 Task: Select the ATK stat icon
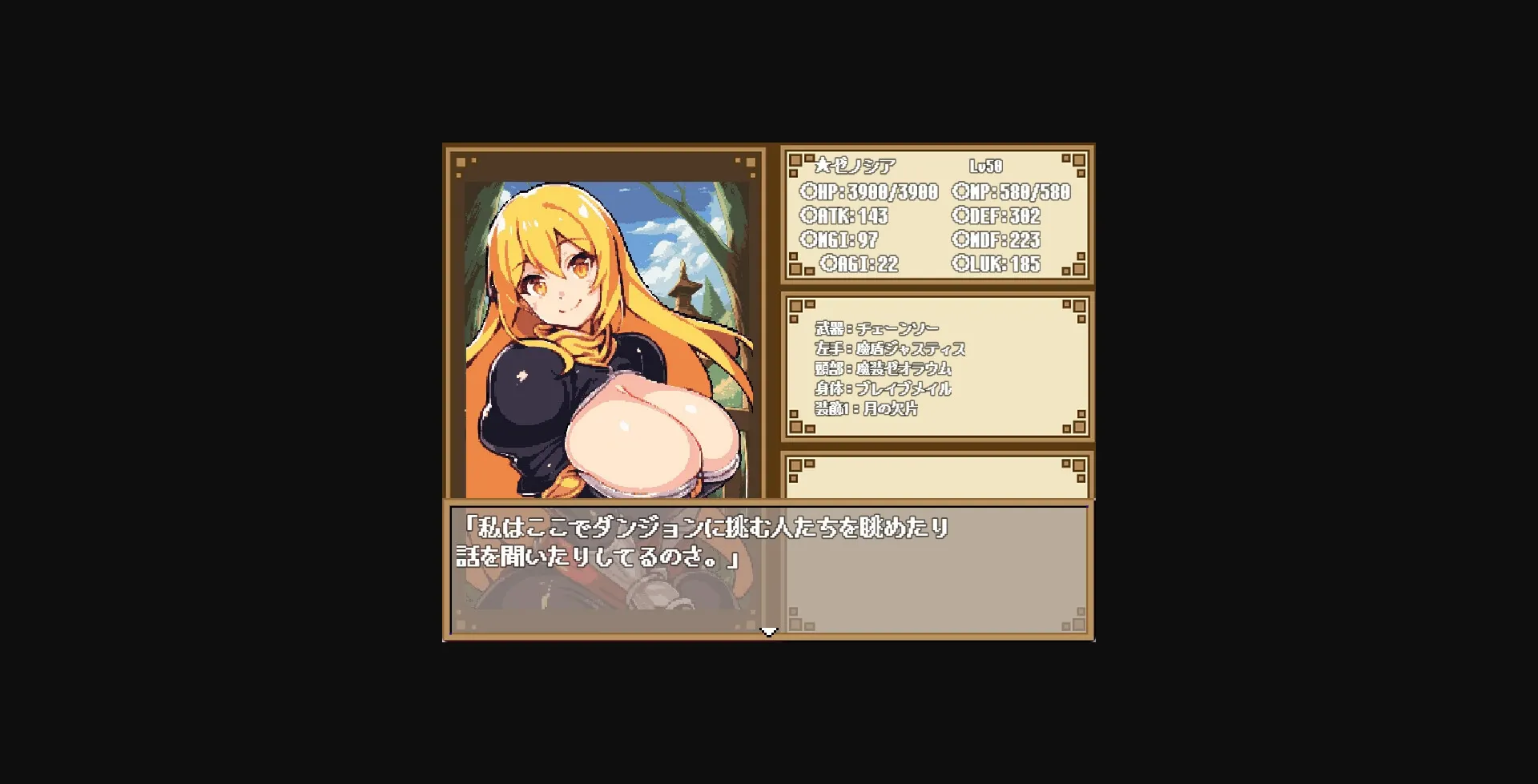pos(811,216)
